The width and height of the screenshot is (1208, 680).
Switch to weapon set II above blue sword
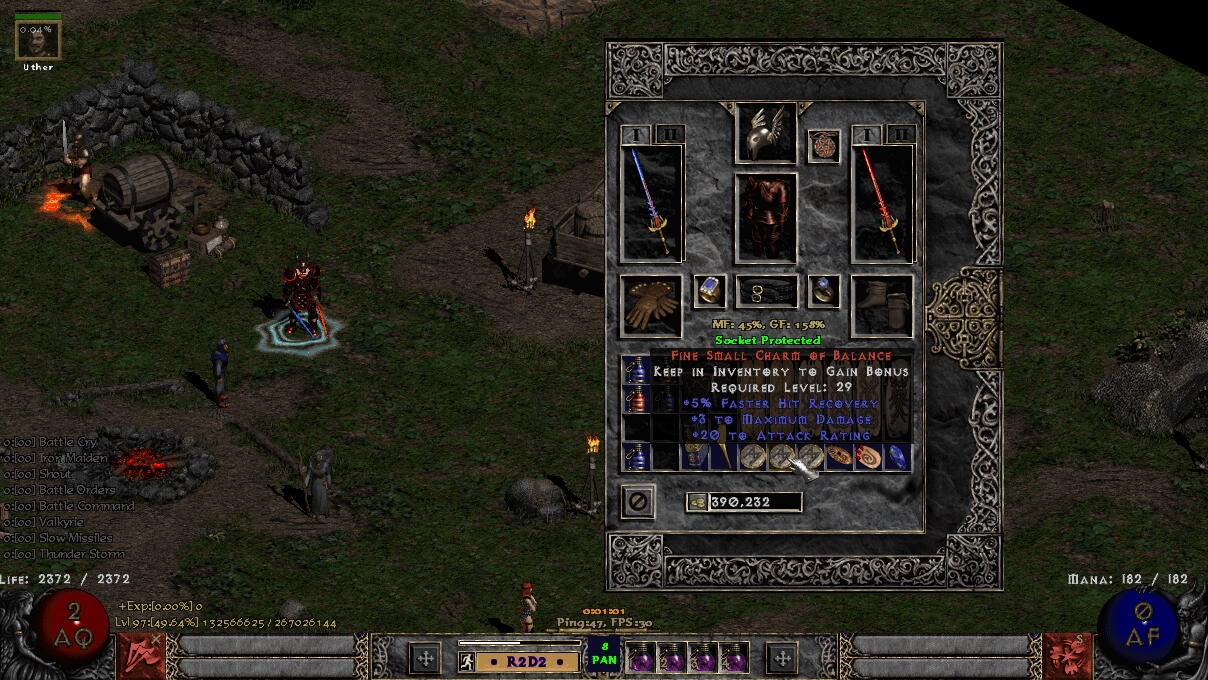click(670, 135)
